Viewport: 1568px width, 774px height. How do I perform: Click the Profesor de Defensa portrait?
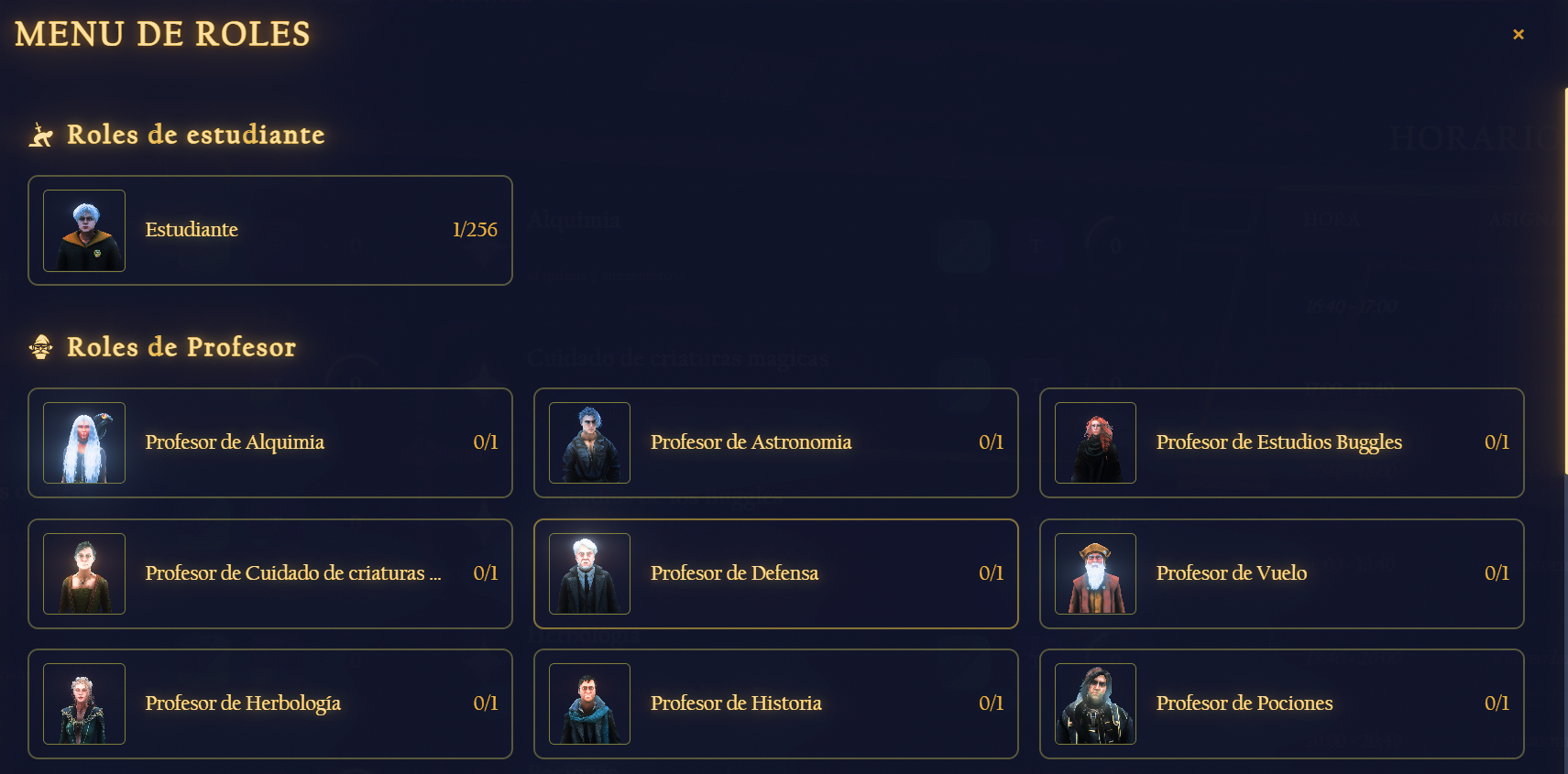589,573
